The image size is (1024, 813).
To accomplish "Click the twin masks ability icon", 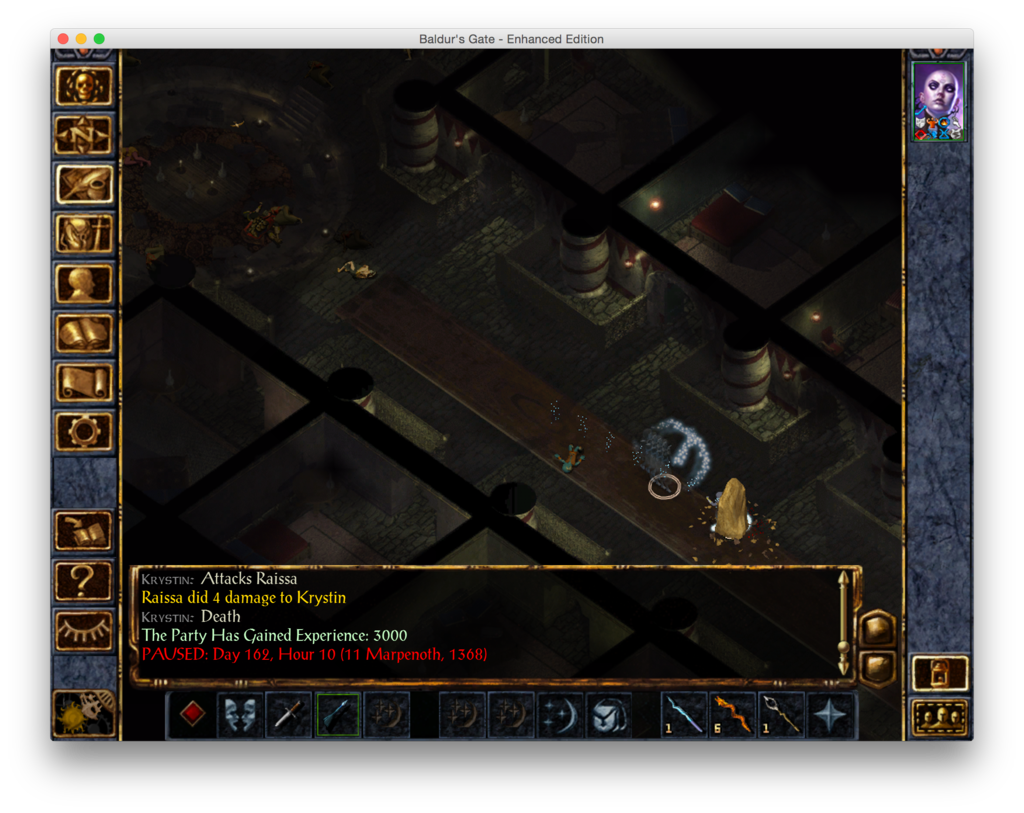I will point(240,715).
